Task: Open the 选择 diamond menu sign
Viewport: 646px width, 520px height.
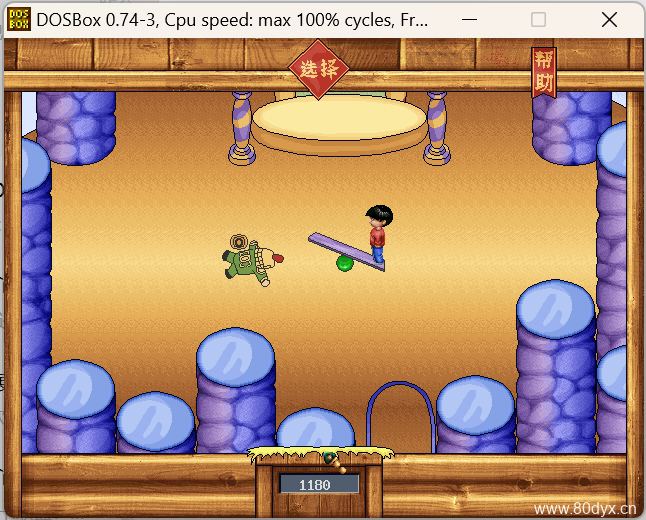Action: pos(318,69)
